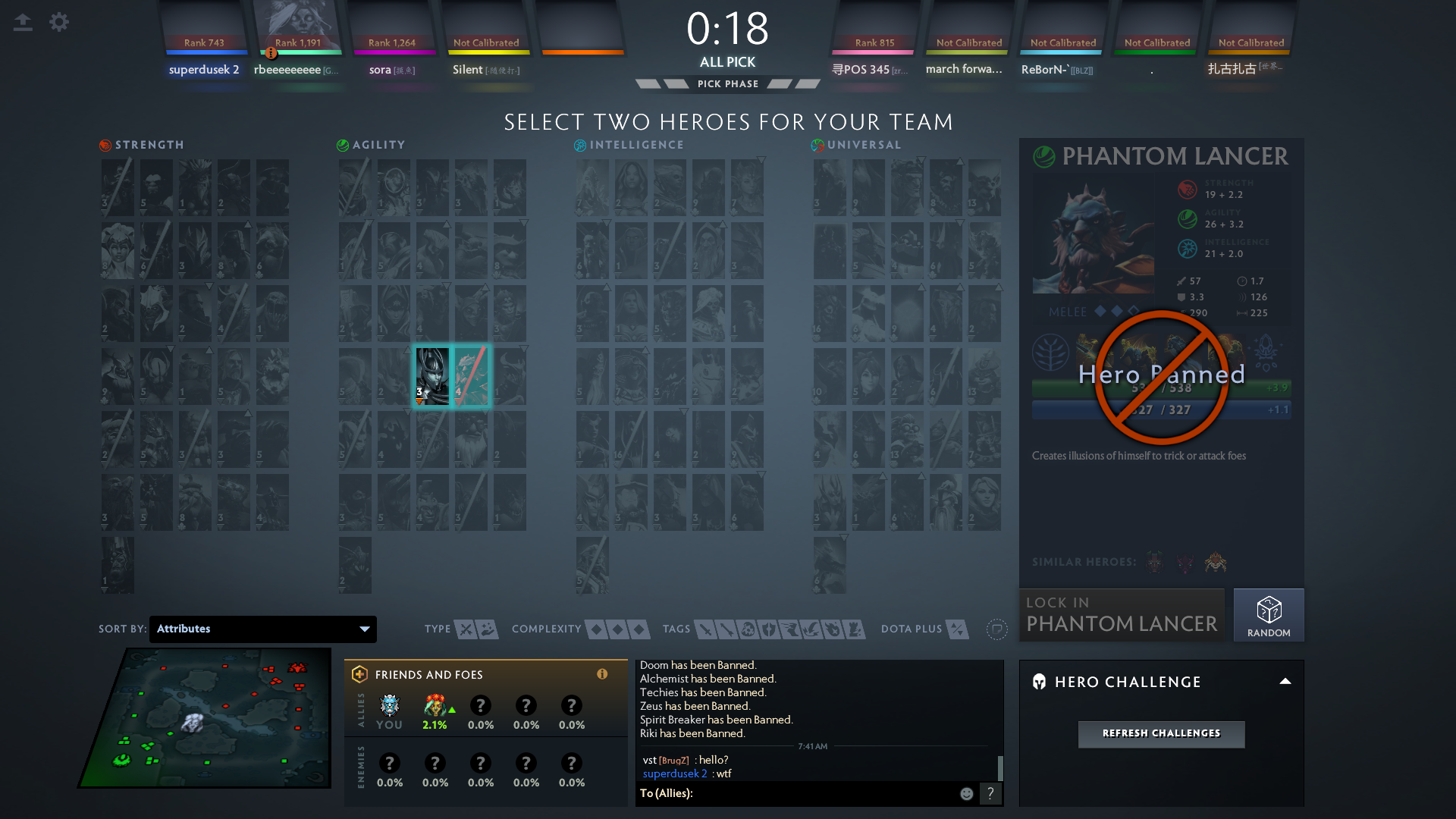Click the Friends and Foes info icon

point(603,674)
